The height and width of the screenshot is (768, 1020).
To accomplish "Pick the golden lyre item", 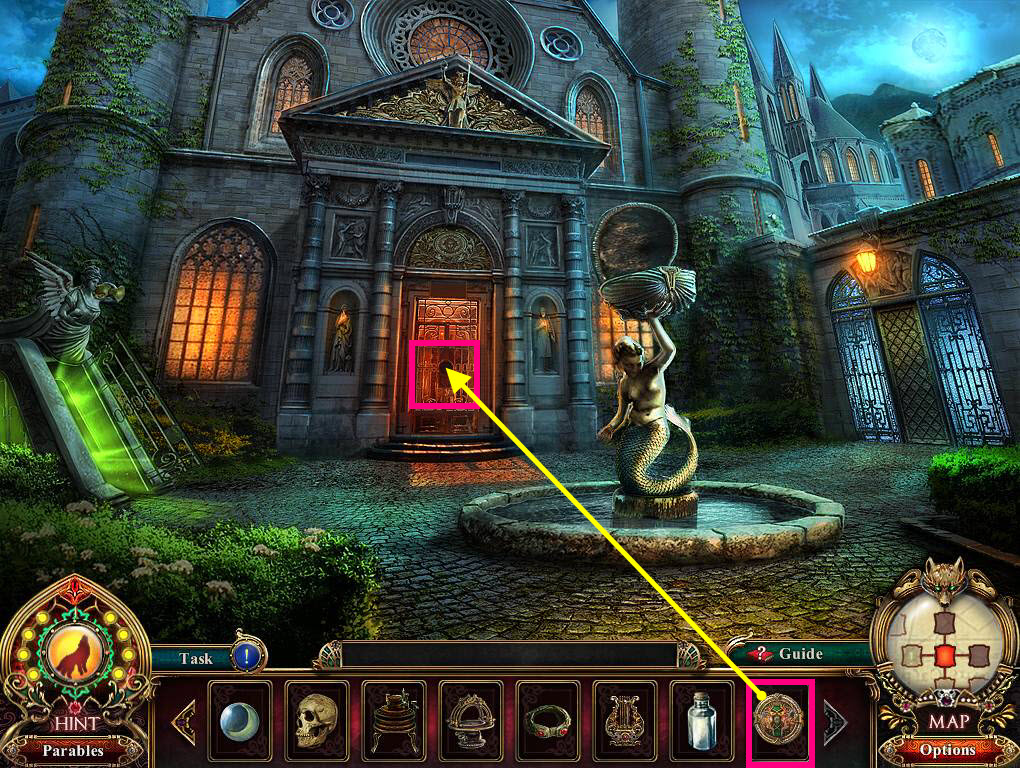I will [x=624, y=720].
